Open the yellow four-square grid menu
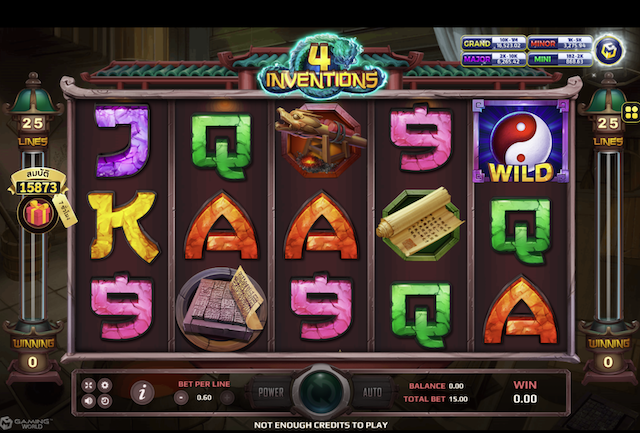 click(631, 110)
